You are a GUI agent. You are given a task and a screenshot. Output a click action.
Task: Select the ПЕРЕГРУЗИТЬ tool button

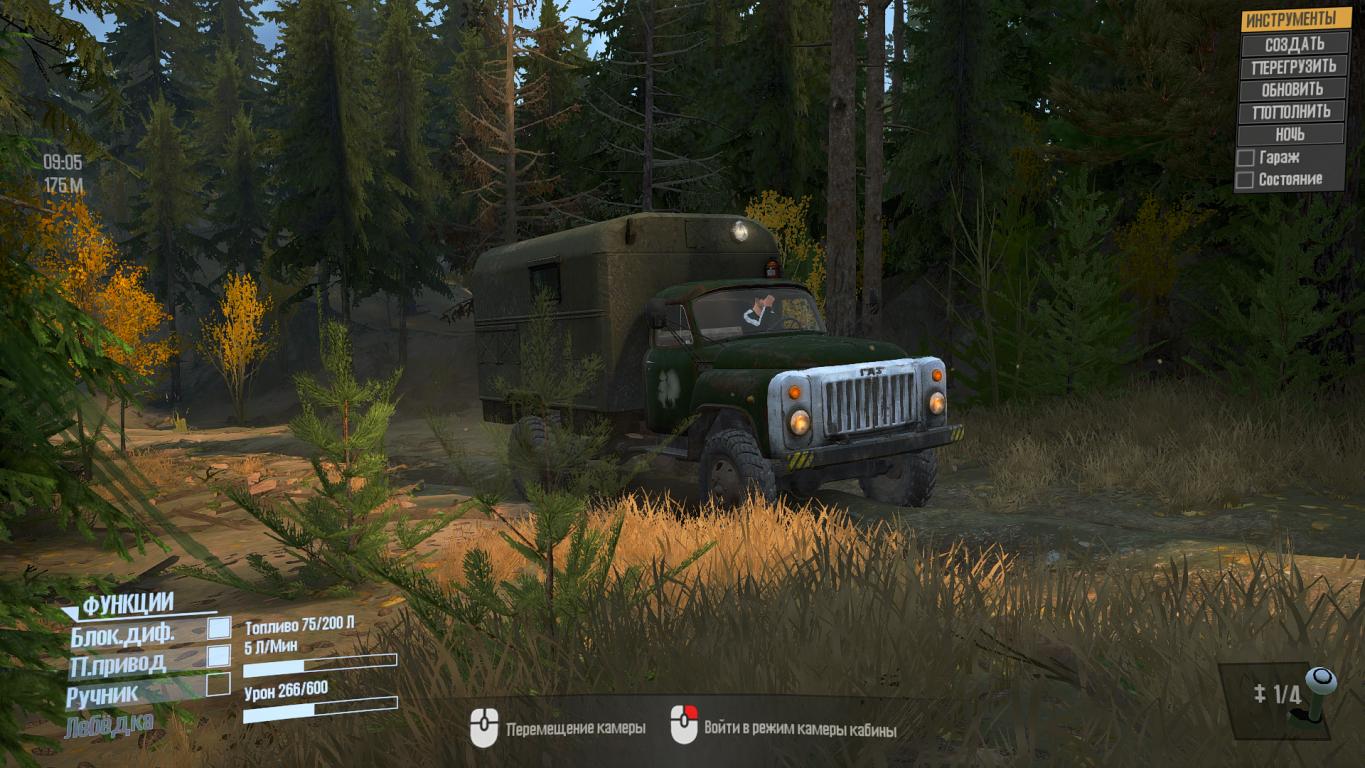click(1294, 67)
